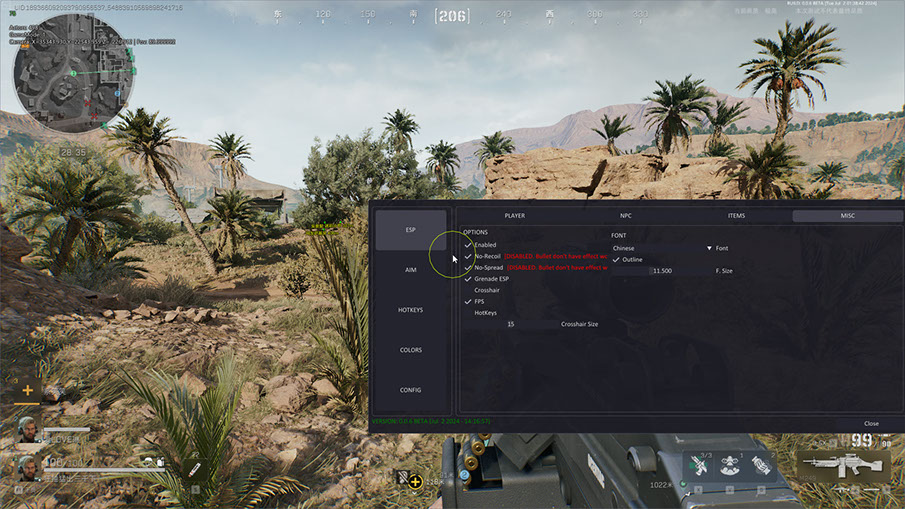Go to the HOTKEYS section
This screenshot has width=905, height=509.
coord(410,310)
